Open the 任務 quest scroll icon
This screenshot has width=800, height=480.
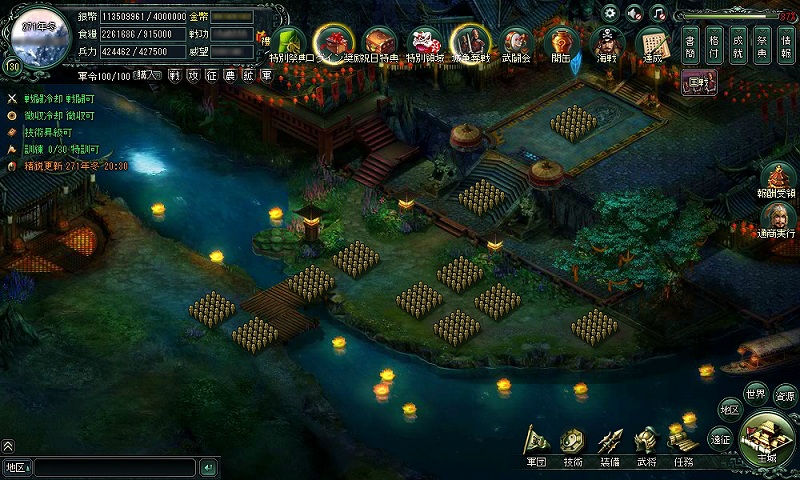tap(683, 443)
